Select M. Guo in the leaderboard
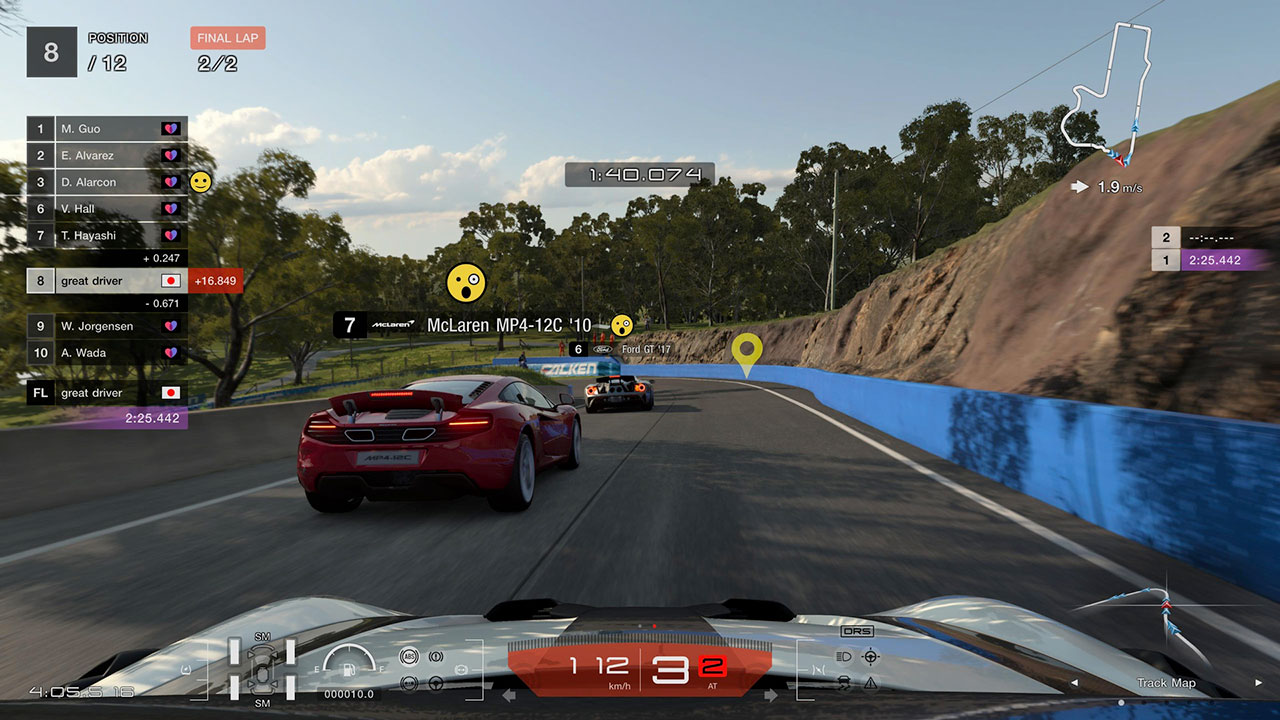This screenshot has width=1280, height=720. pyautogui.click(x=107, y=129)
